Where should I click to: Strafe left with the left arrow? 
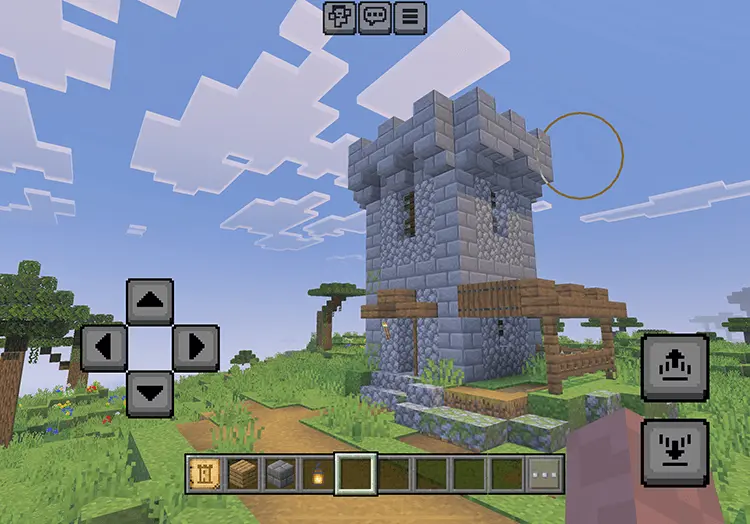click(103, 347)
